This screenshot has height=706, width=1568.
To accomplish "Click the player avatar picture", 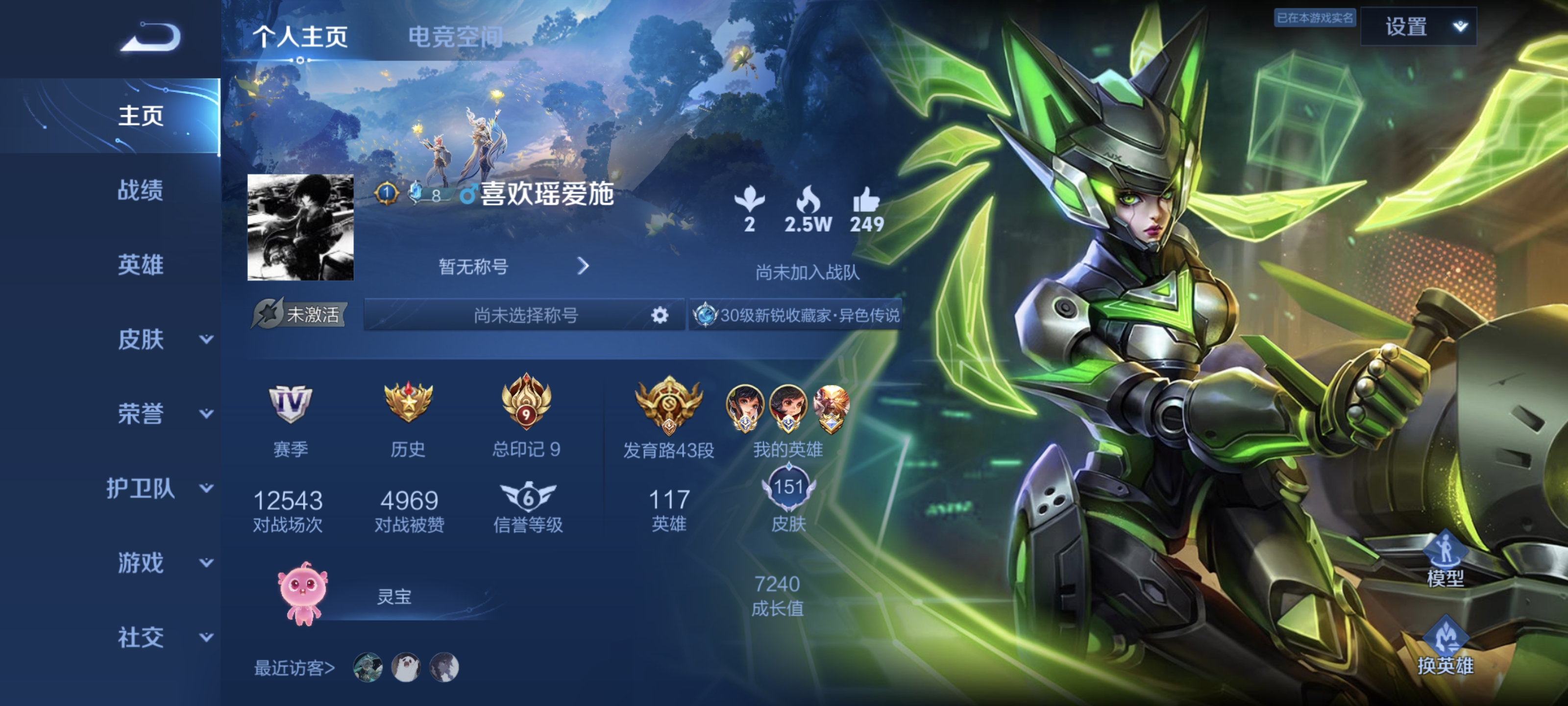I will (x=300, y=227).
